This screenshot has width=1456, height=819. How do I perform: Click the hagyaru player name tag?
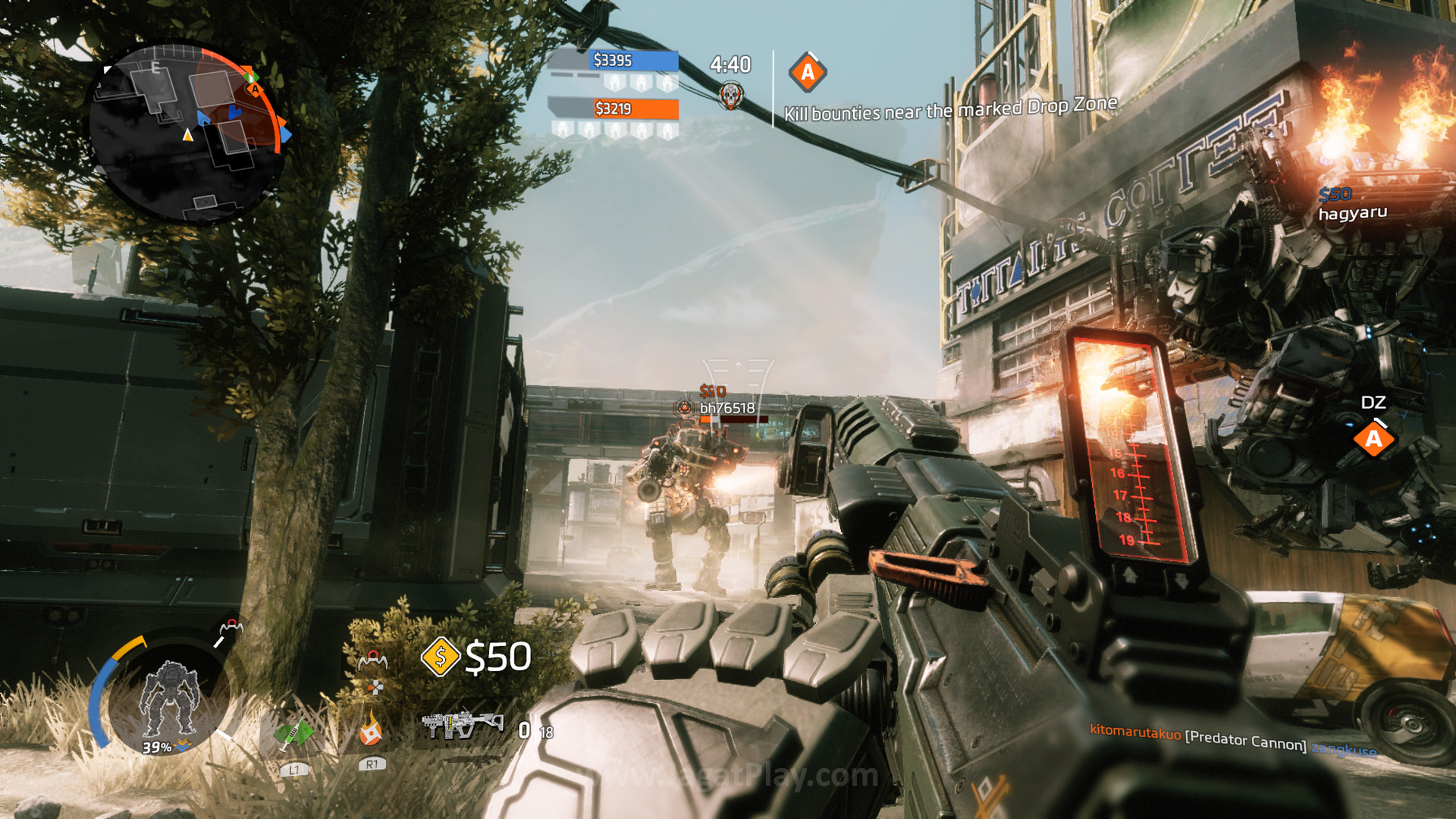pyautogui.click(x=1352, y=213)
